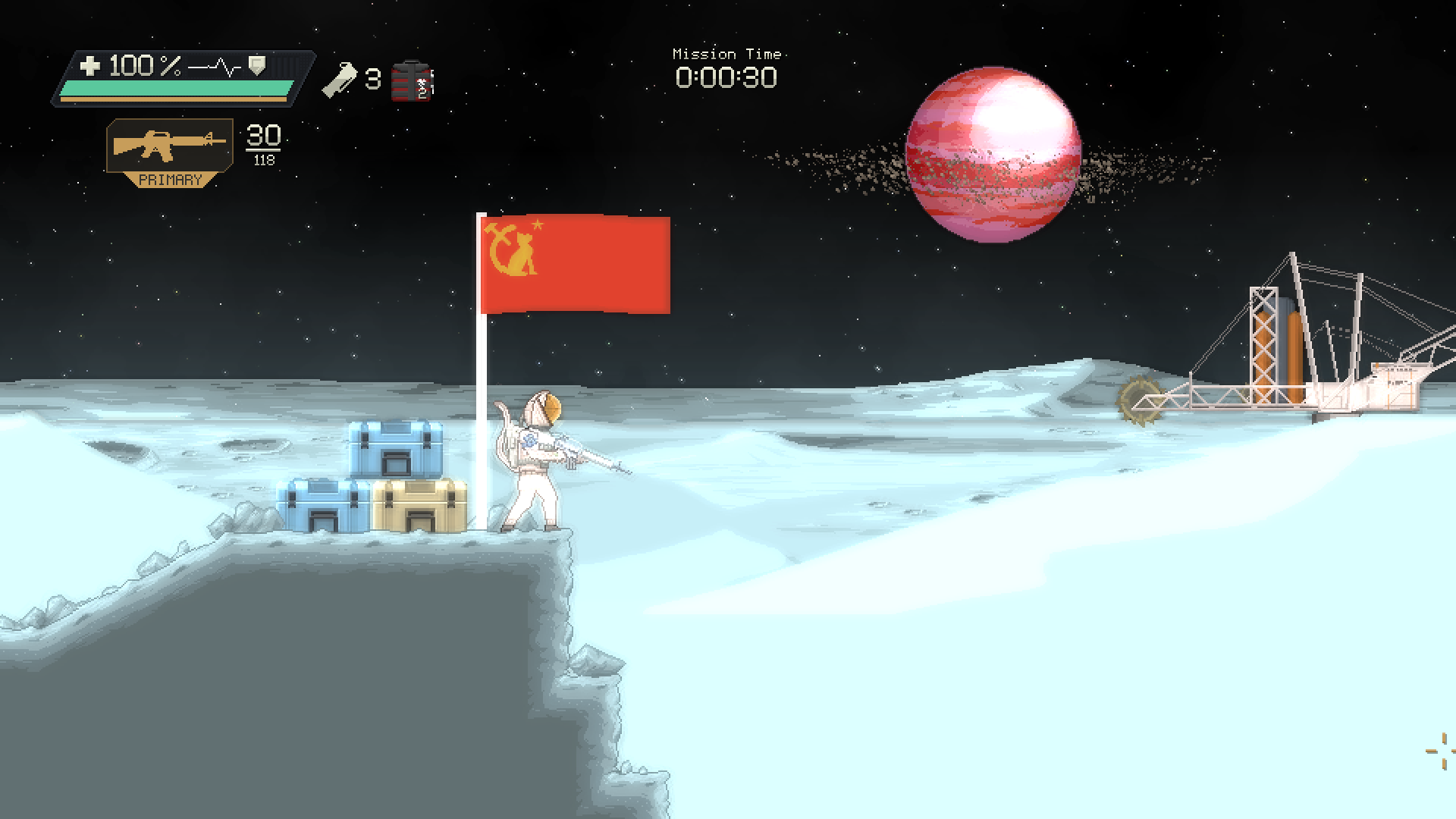The image size is (1456, 819).
Task: Click the Mission Time heading
Action: click(x=726, y=53)
